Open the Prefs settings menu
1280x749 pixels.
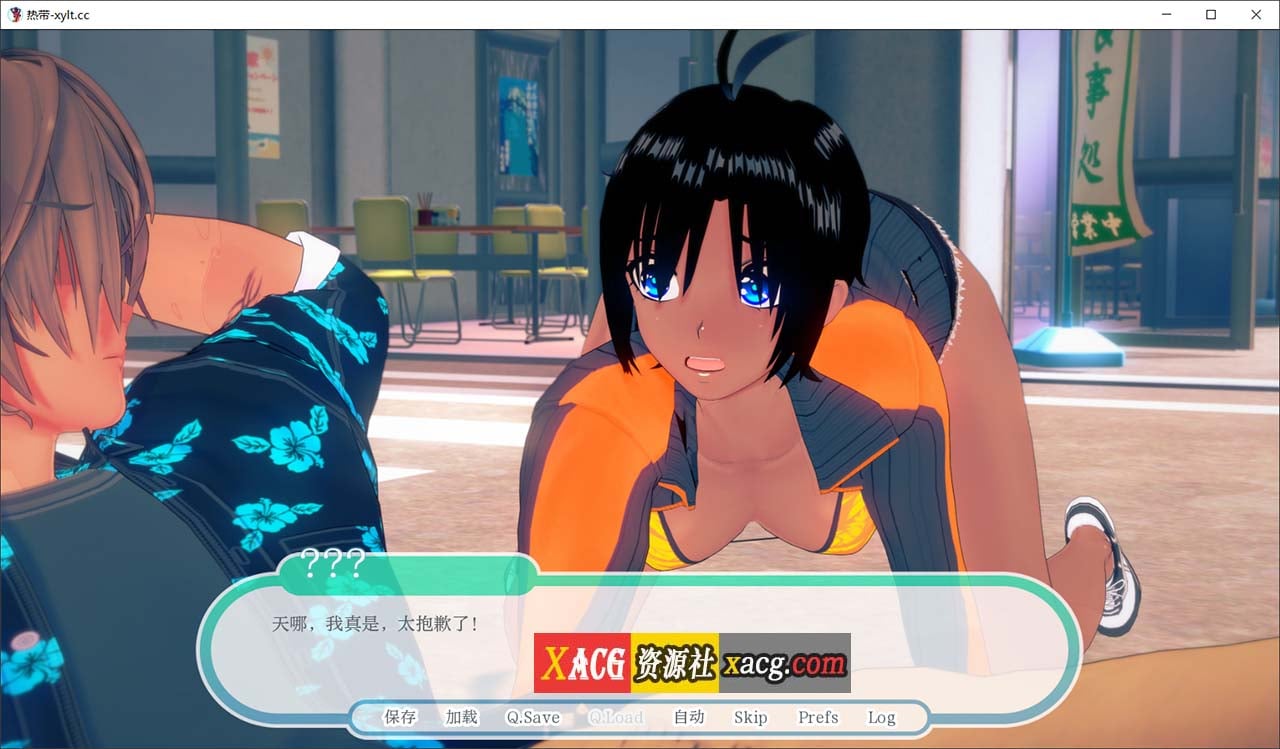(x=817, y=717)
